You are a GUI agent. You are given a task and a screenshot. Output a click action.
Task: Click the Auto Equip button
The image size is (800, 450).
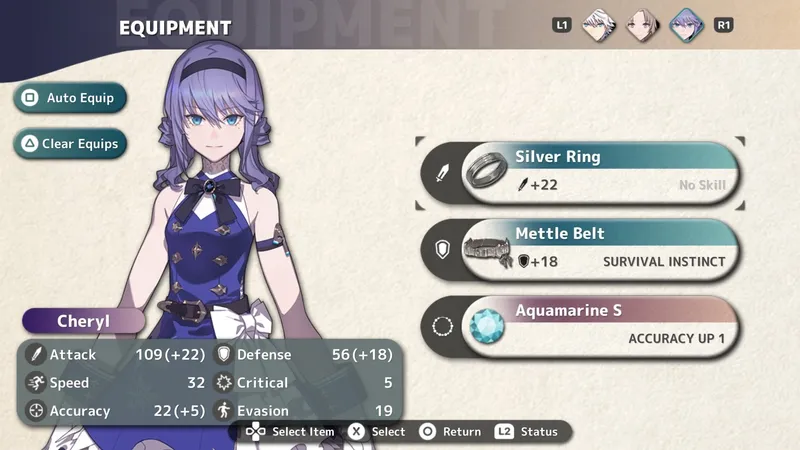coord(70,98)
